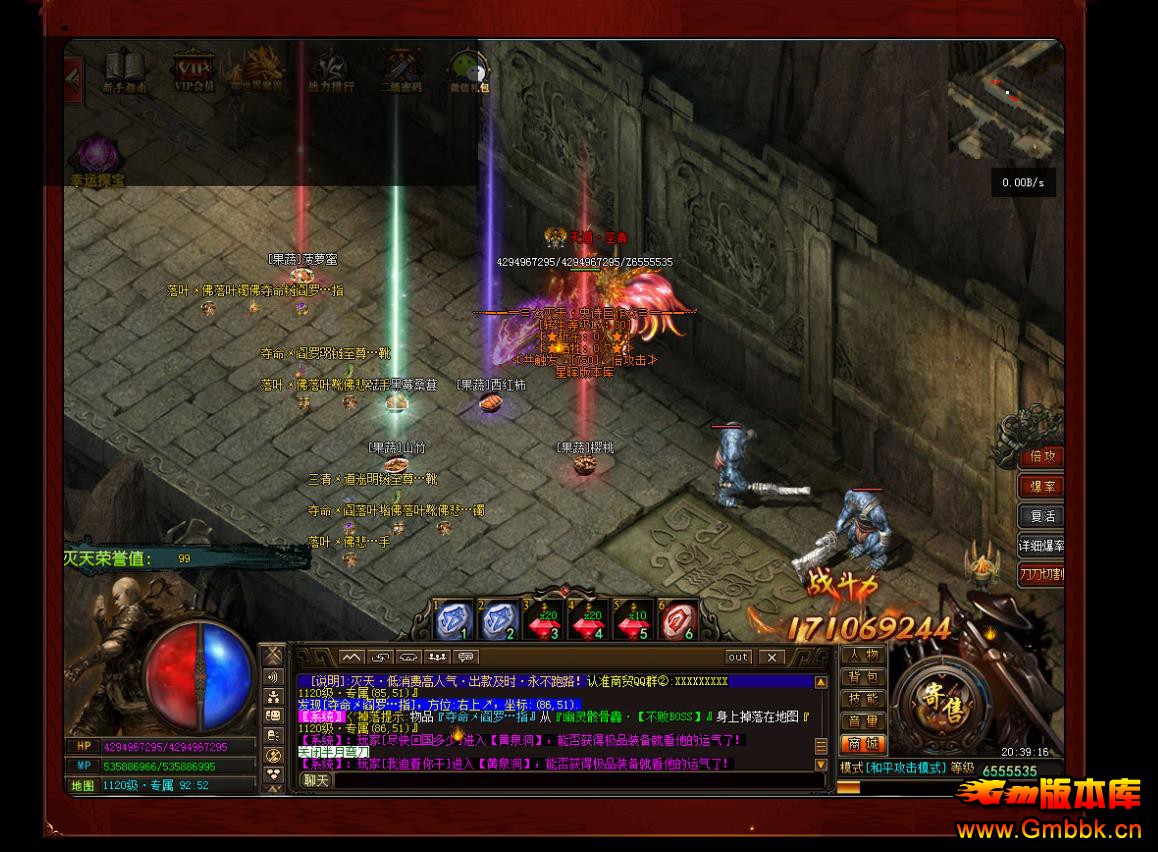
Task: Use the red gem in hotbar slot 3
Action: coord(543,622)
